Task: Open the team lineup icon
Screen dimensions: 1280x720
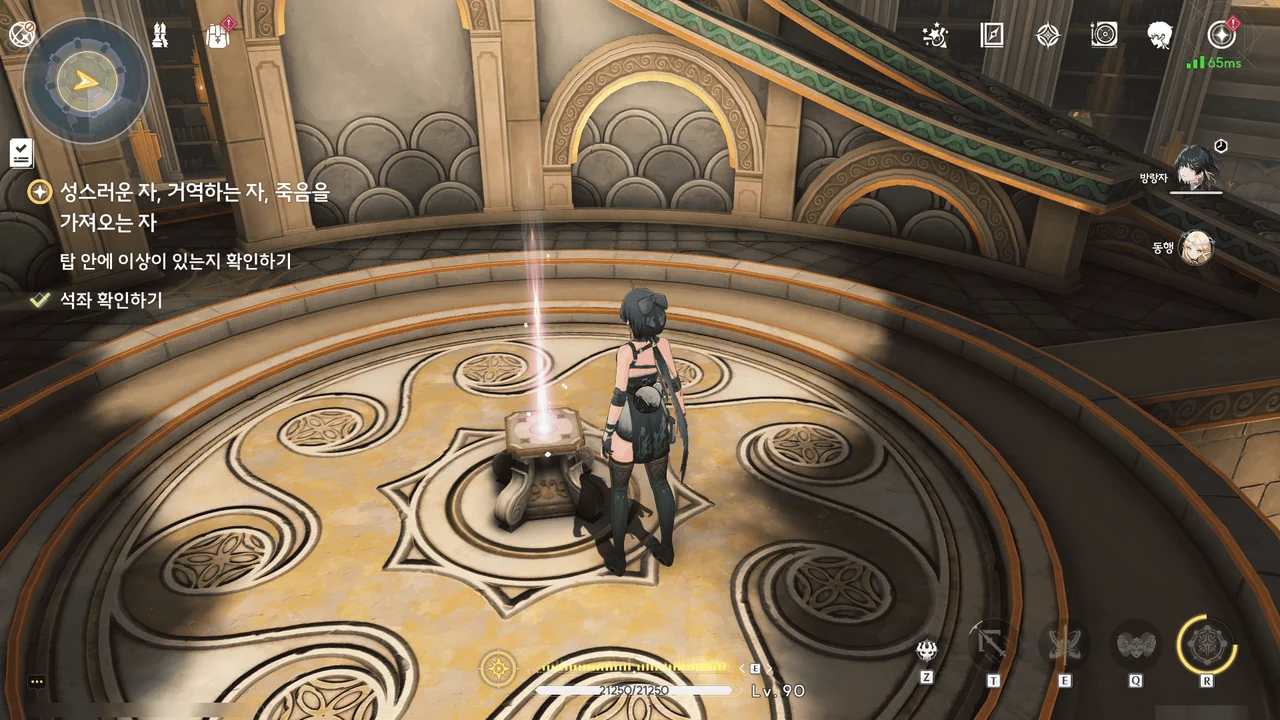Action: click(160, 36)
